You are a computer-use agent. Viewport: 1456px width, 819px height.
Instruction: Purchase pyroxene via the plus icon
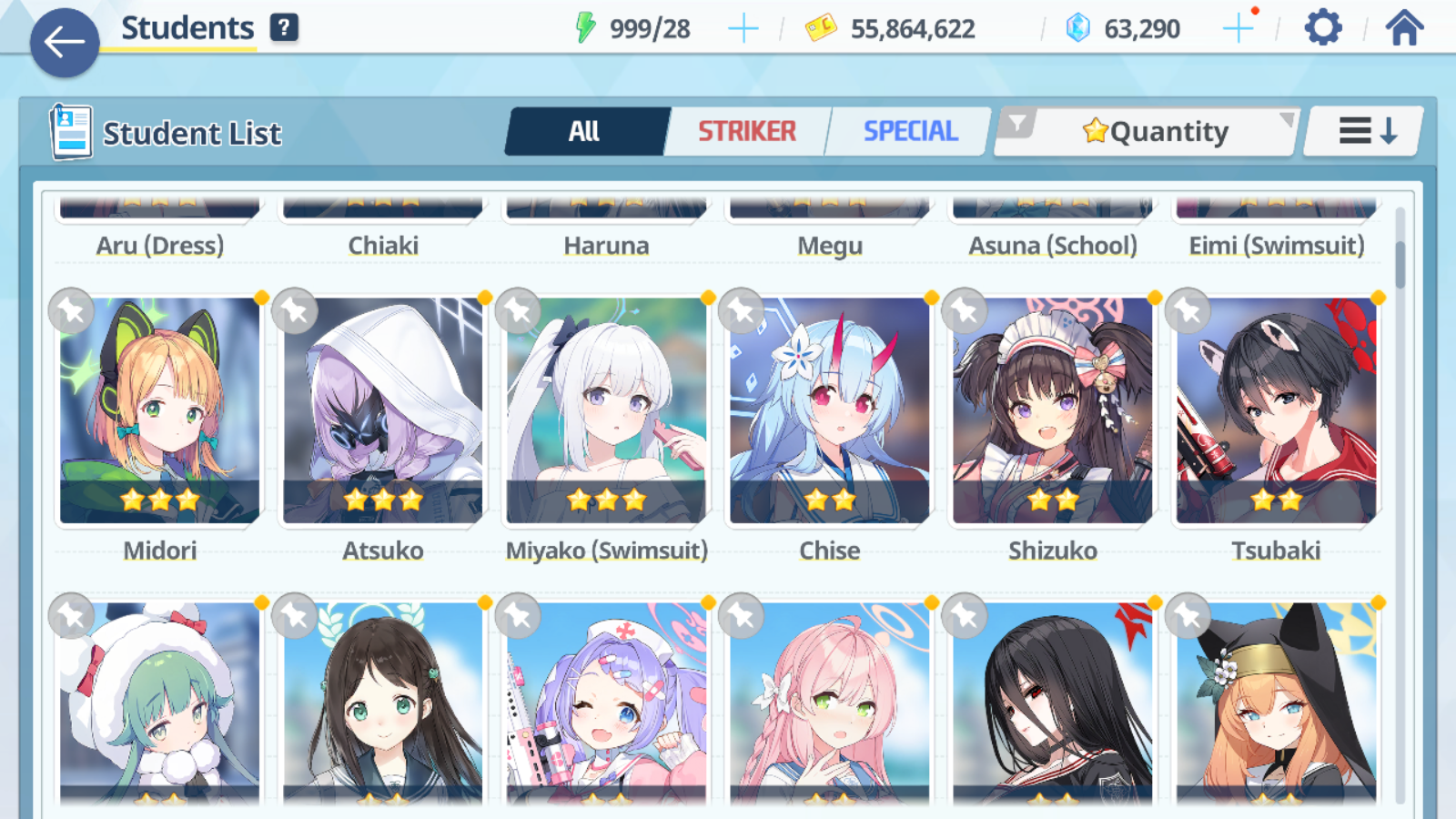tap(1238, 27)
